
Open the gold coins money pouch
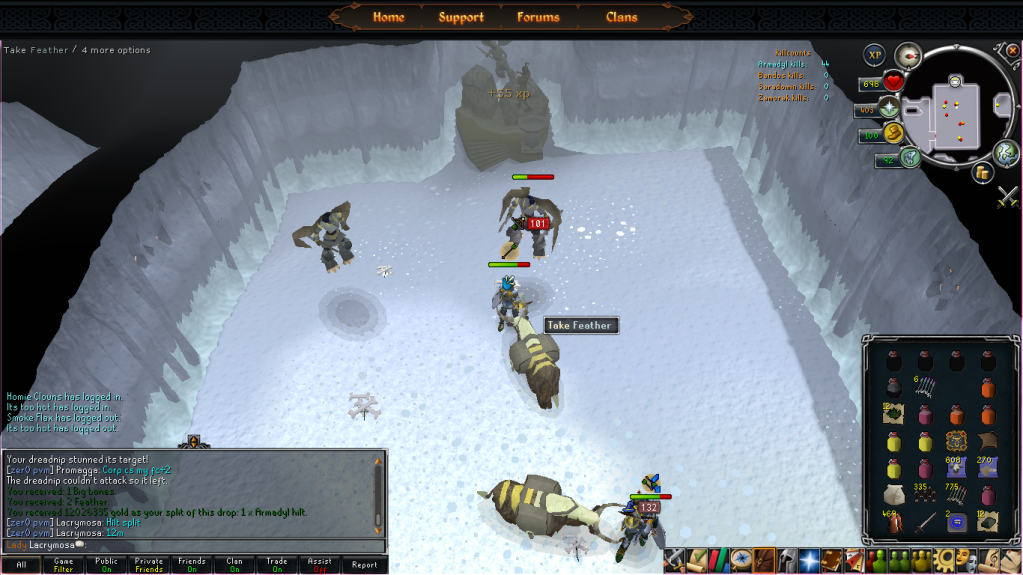982,173
